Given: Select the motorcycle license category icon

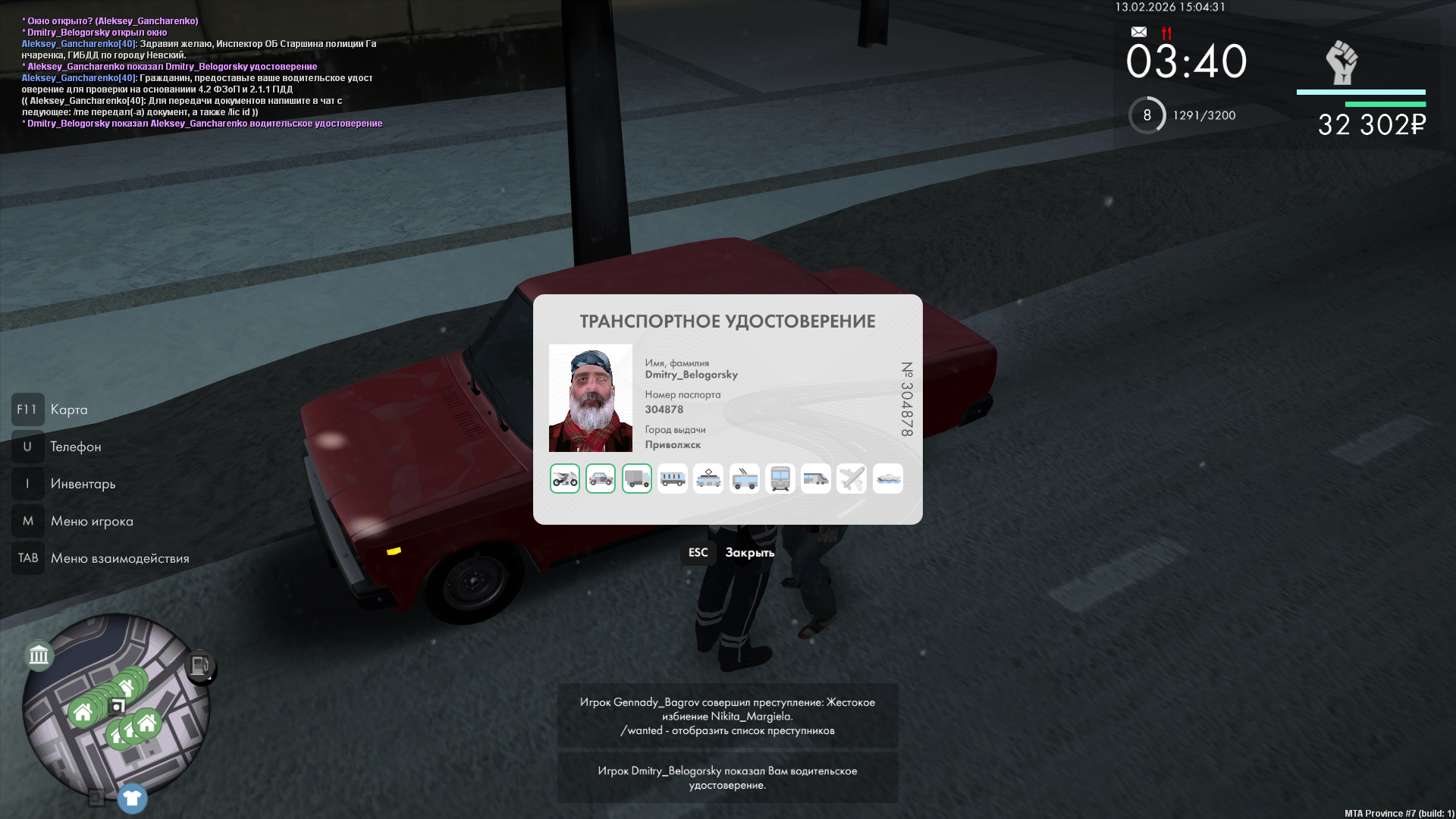Looking at the screenshot, I should pos(565,479).
